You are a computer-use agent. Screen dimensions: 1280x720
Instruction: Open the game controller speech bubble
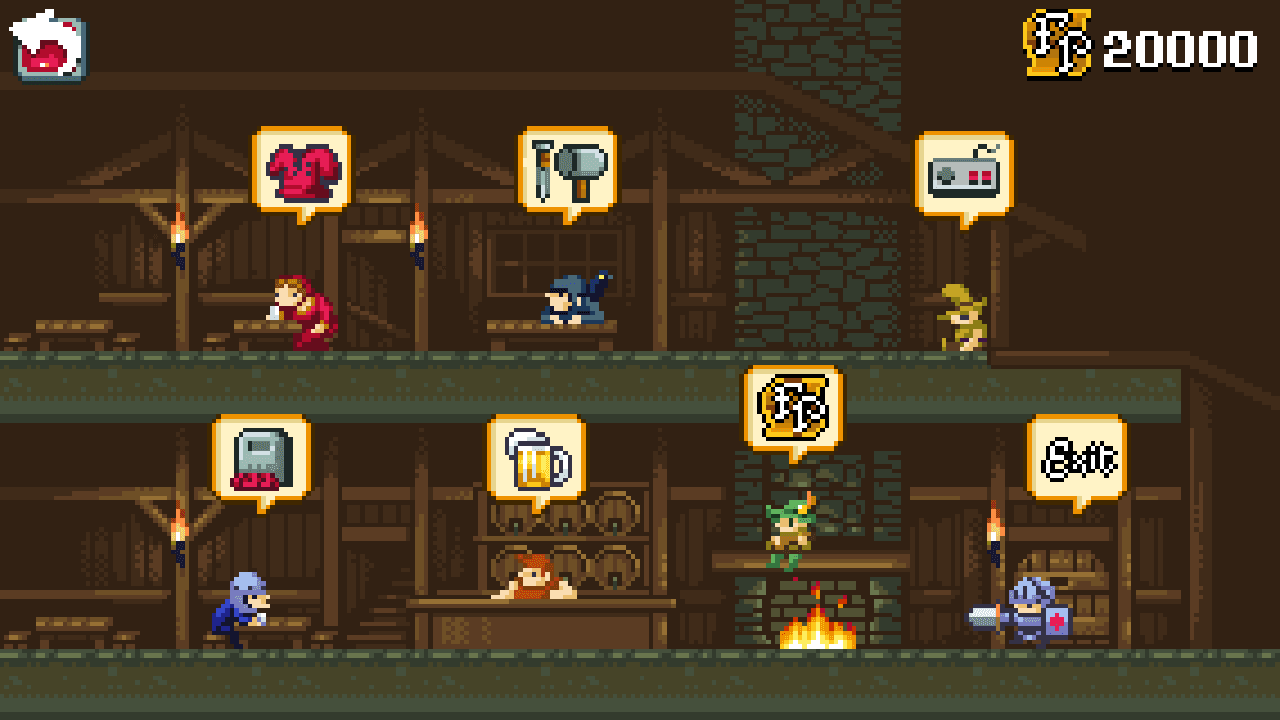[x=961, y=173]
